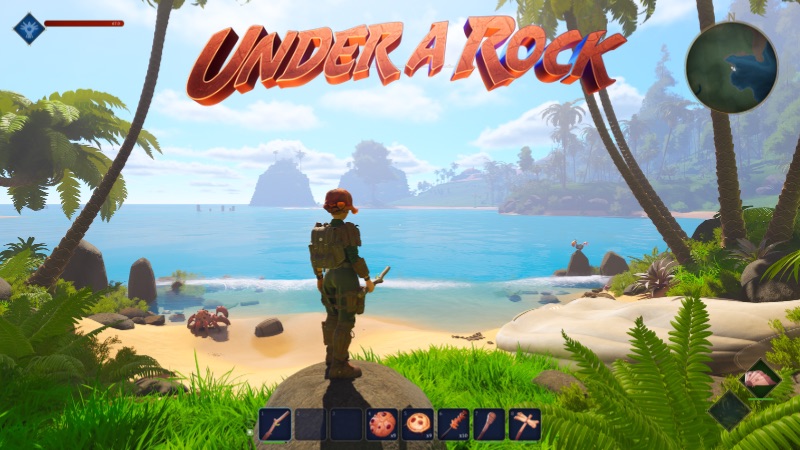800x450 pixels.
Task: Select the pink item diamond slot
Action: (x=761, y=379)
